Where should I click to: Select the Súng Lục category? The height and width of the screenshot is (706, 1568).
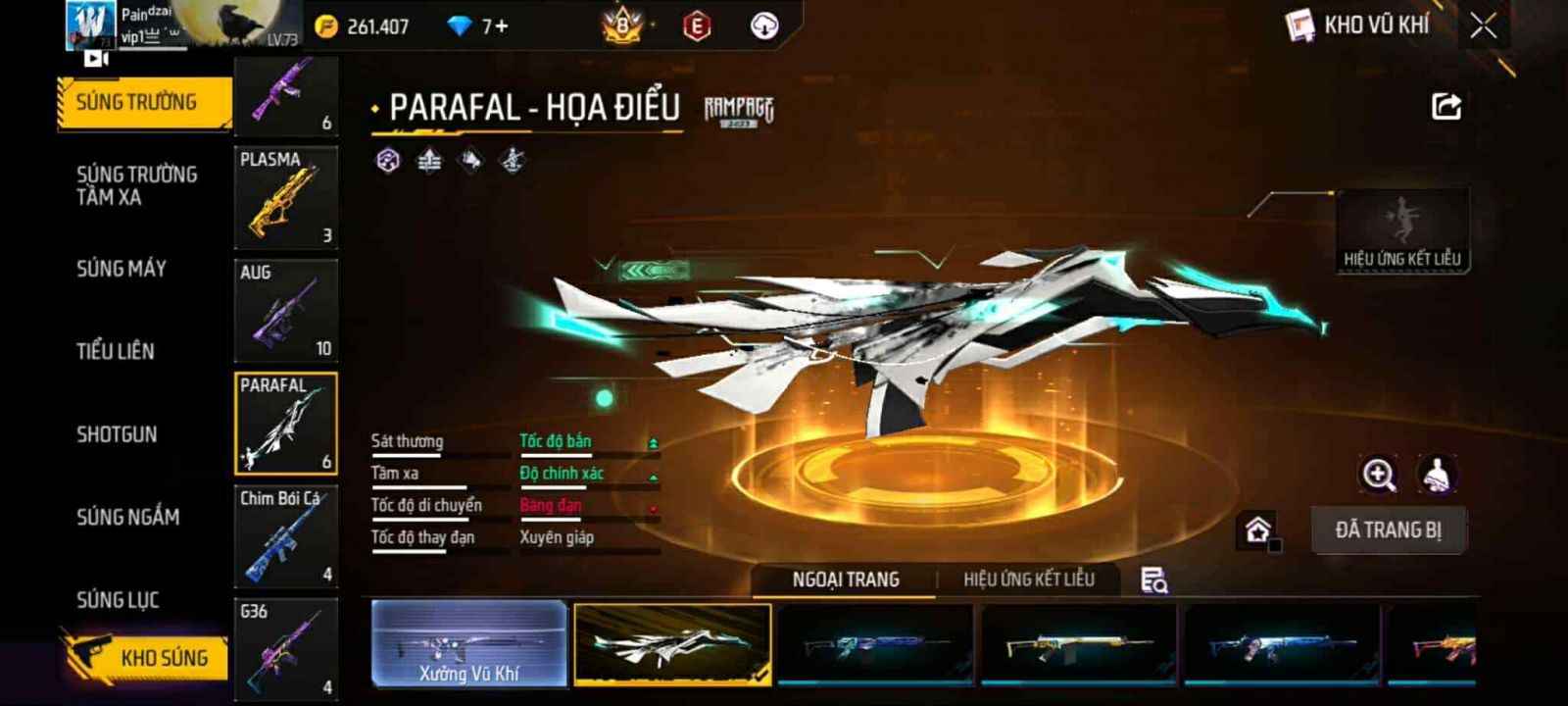click(x=118, y=600)
